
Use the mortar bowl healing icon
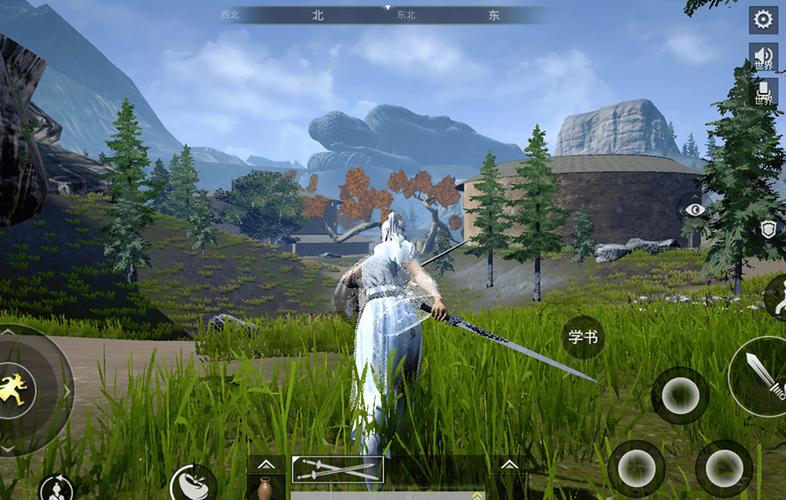(192, 484)
